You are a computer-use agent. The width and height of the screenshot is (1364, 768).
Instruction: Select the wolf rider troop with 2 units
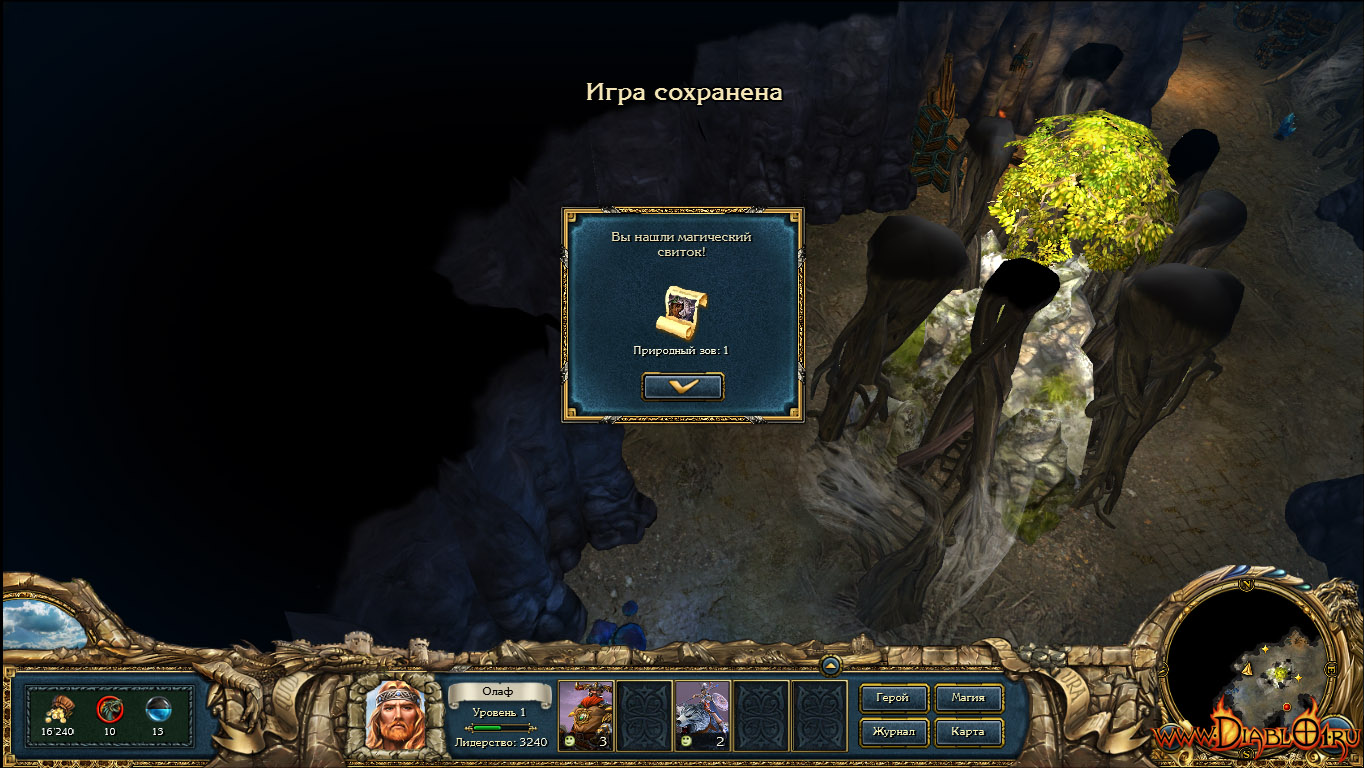[x=702, y=714]
